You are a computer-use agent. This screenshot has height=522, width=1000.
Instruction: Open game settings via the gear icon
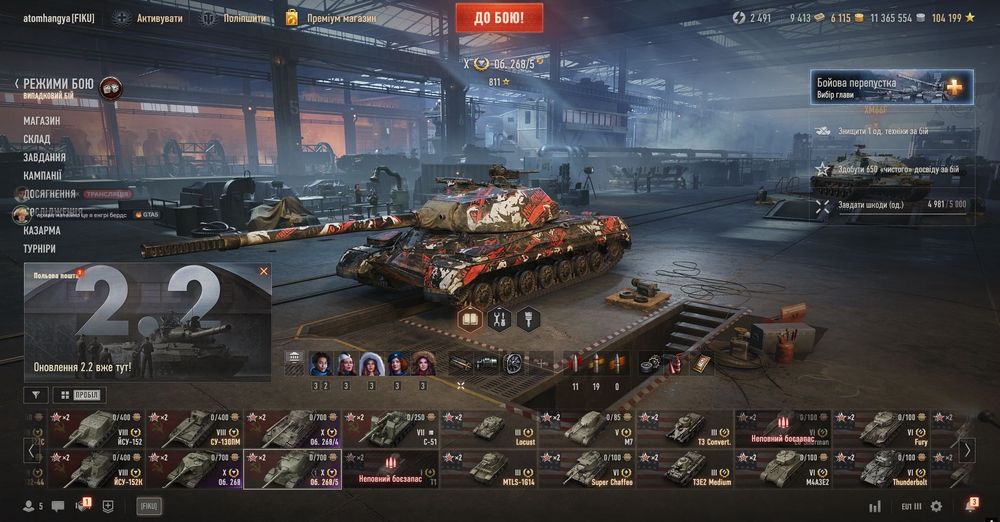[936, 506]
